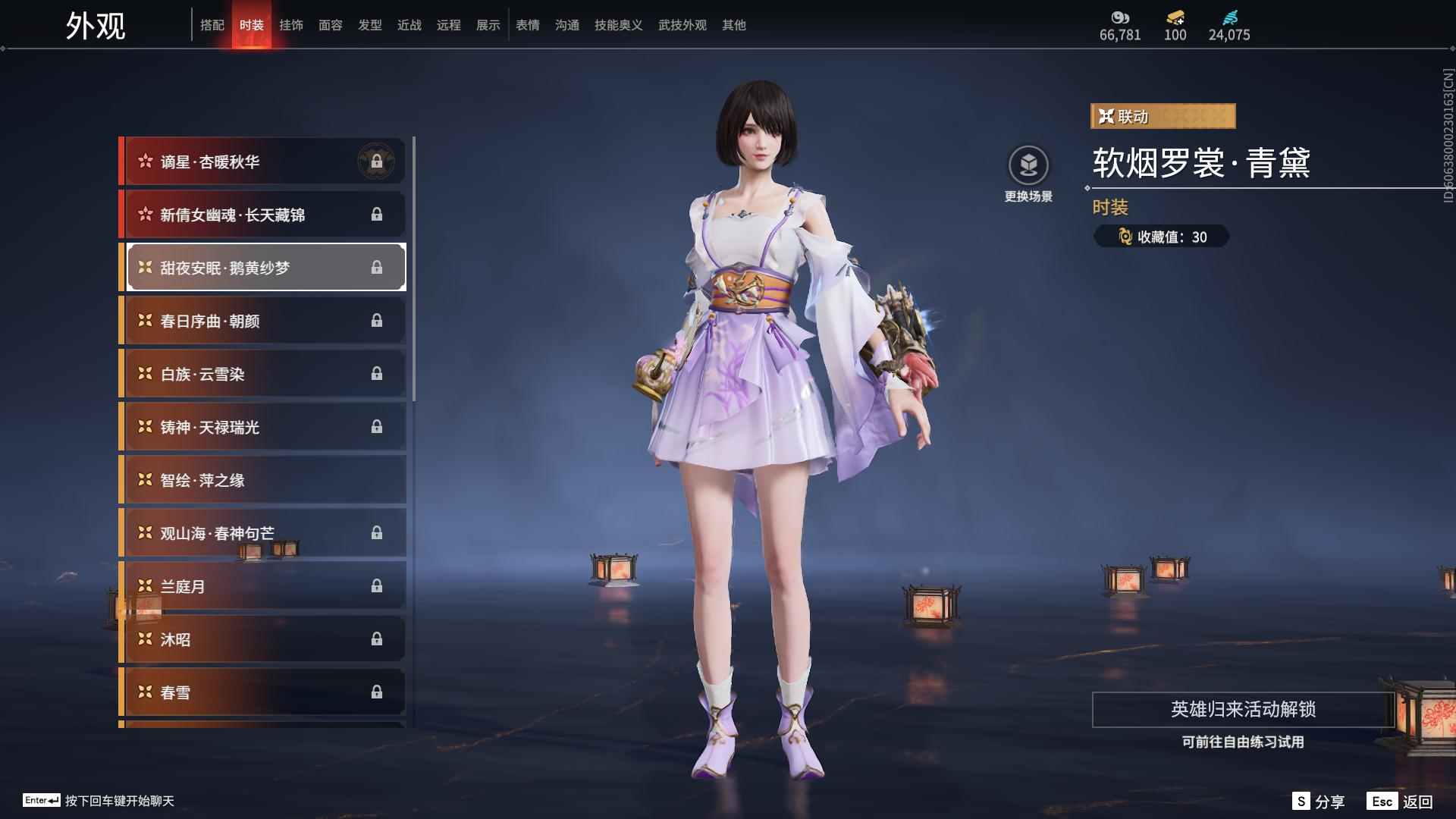The image size is (1456, 819).
Task: Select the 其他 tab
Action: click(x=734, y=25)
